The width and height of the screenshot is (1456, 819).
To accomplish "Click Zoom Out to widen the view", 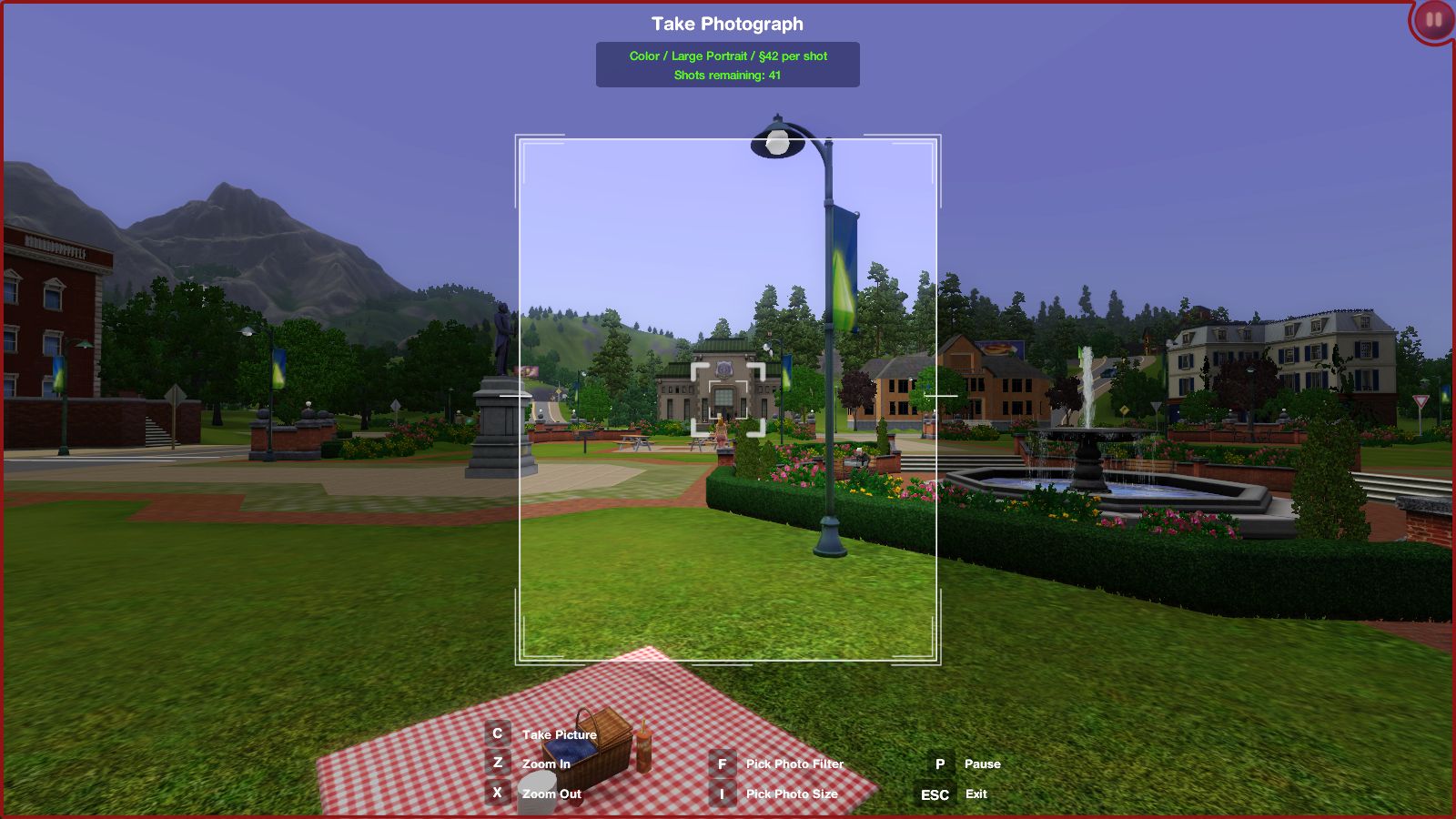I will 551,794.
